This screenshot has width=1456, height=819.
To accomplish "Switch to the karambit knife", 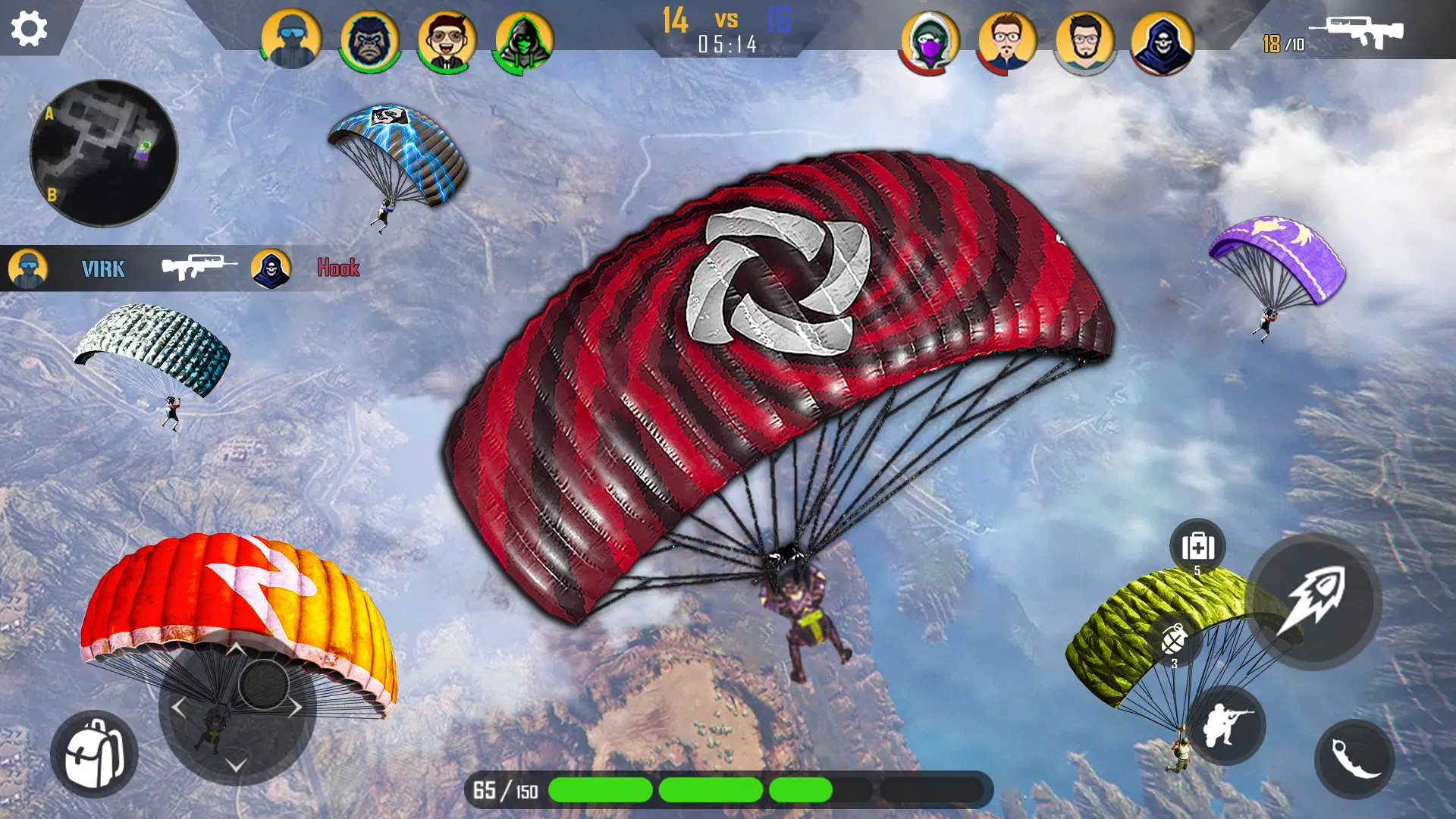I will tap(1354, 758).
